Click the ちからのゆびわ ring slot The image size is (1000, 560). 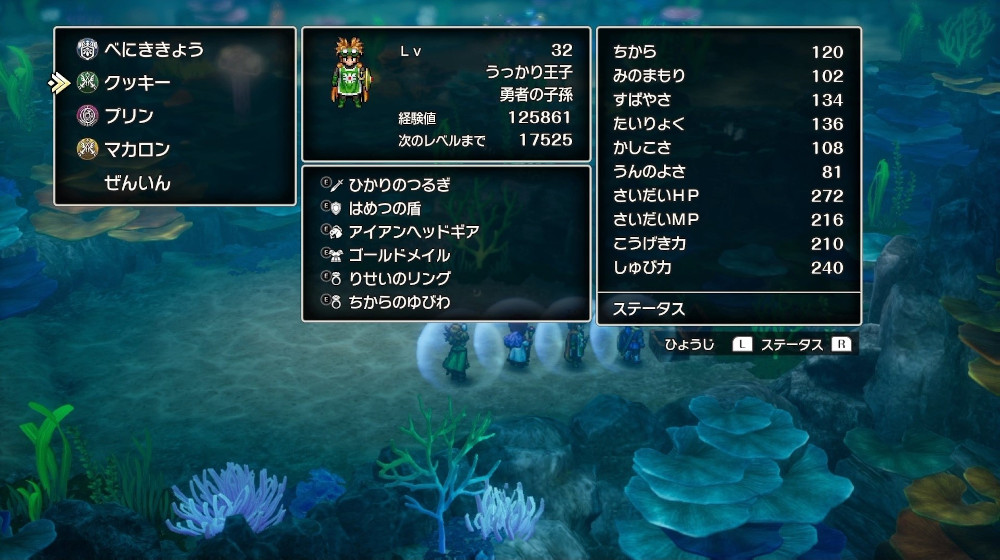click(399, 301)
